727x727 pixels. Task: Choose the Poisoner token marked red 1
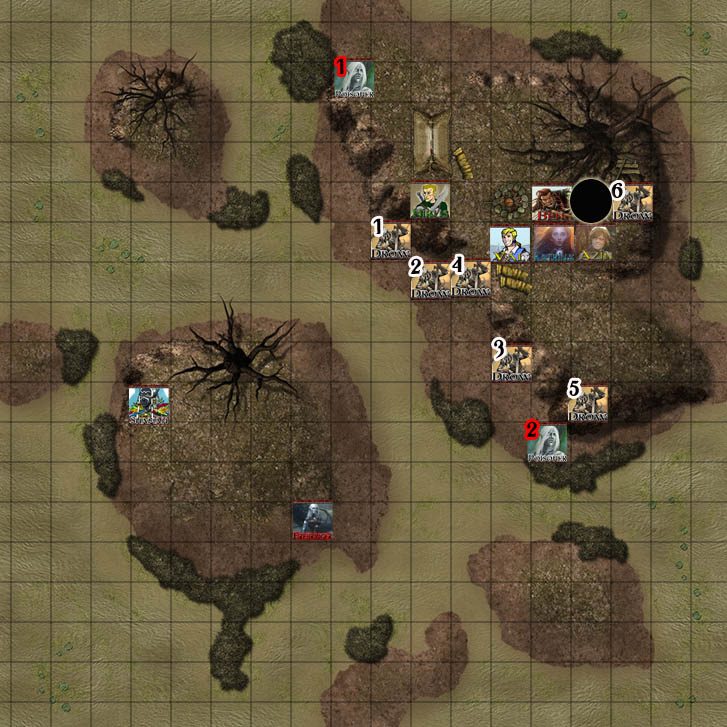[x=354, y=79]
